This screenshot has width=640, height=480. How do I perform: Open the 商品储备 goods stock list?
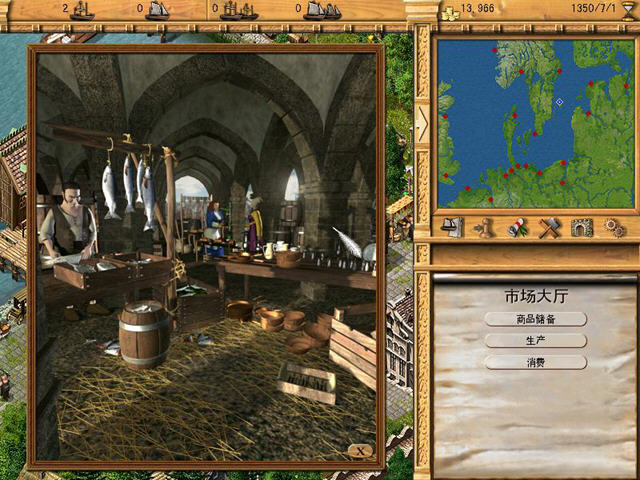[535, 319]
